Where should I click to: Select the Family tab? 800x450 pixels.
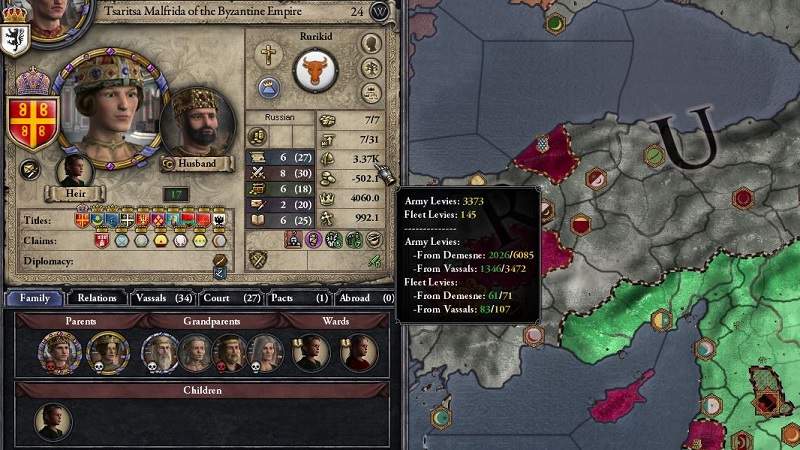coord(35,297)
